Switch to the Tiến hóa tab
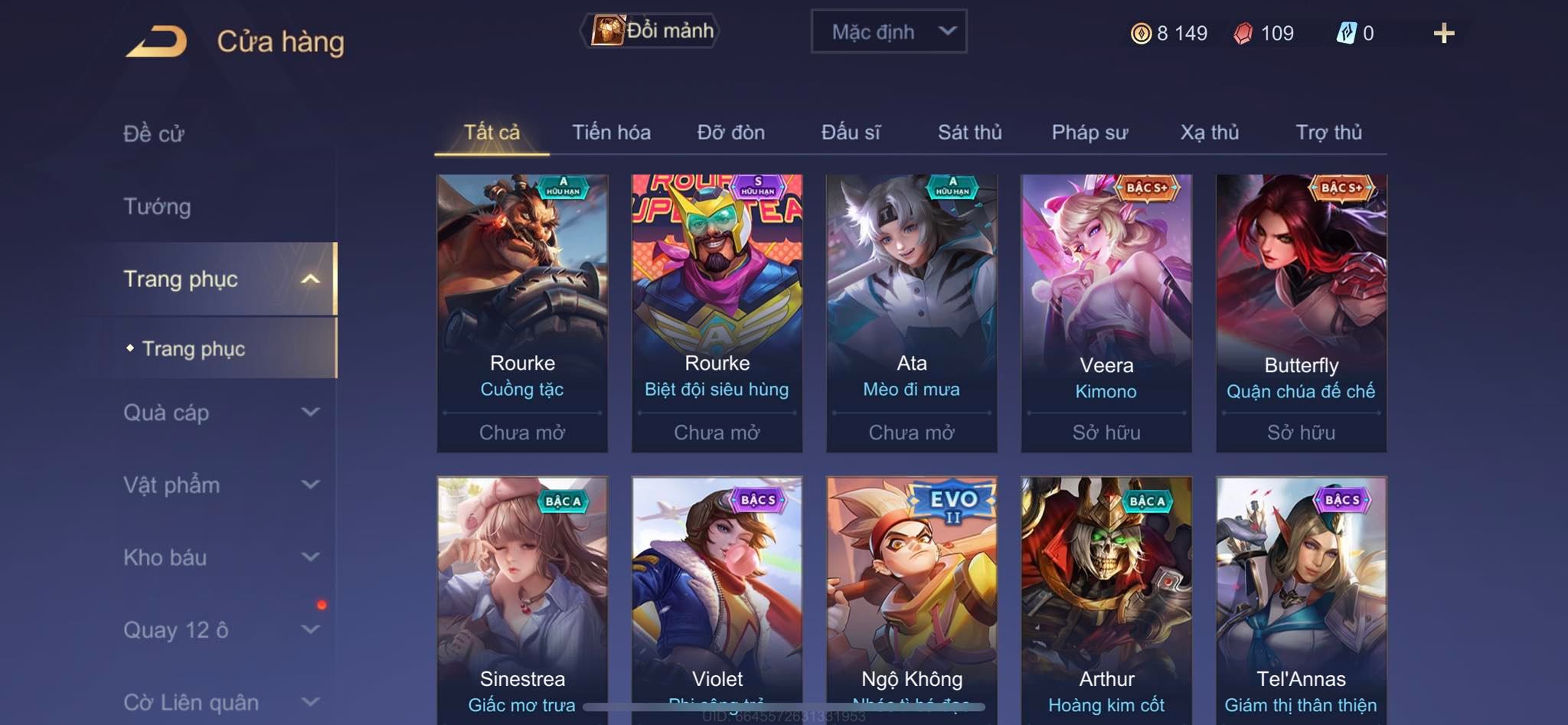The height and width of the screenshot is (725, 1568). pyautogui.click(x=611, y=132)
